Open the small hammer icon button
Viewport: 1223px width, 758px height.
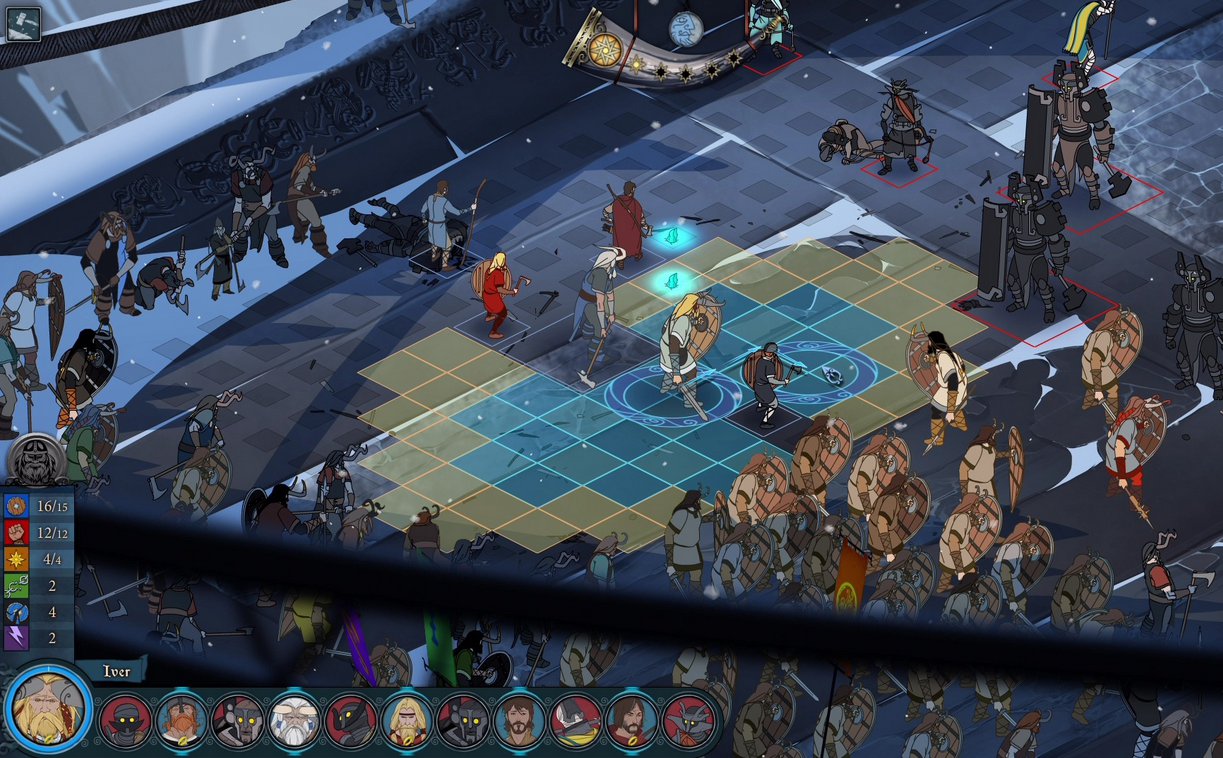coord(23,24)
